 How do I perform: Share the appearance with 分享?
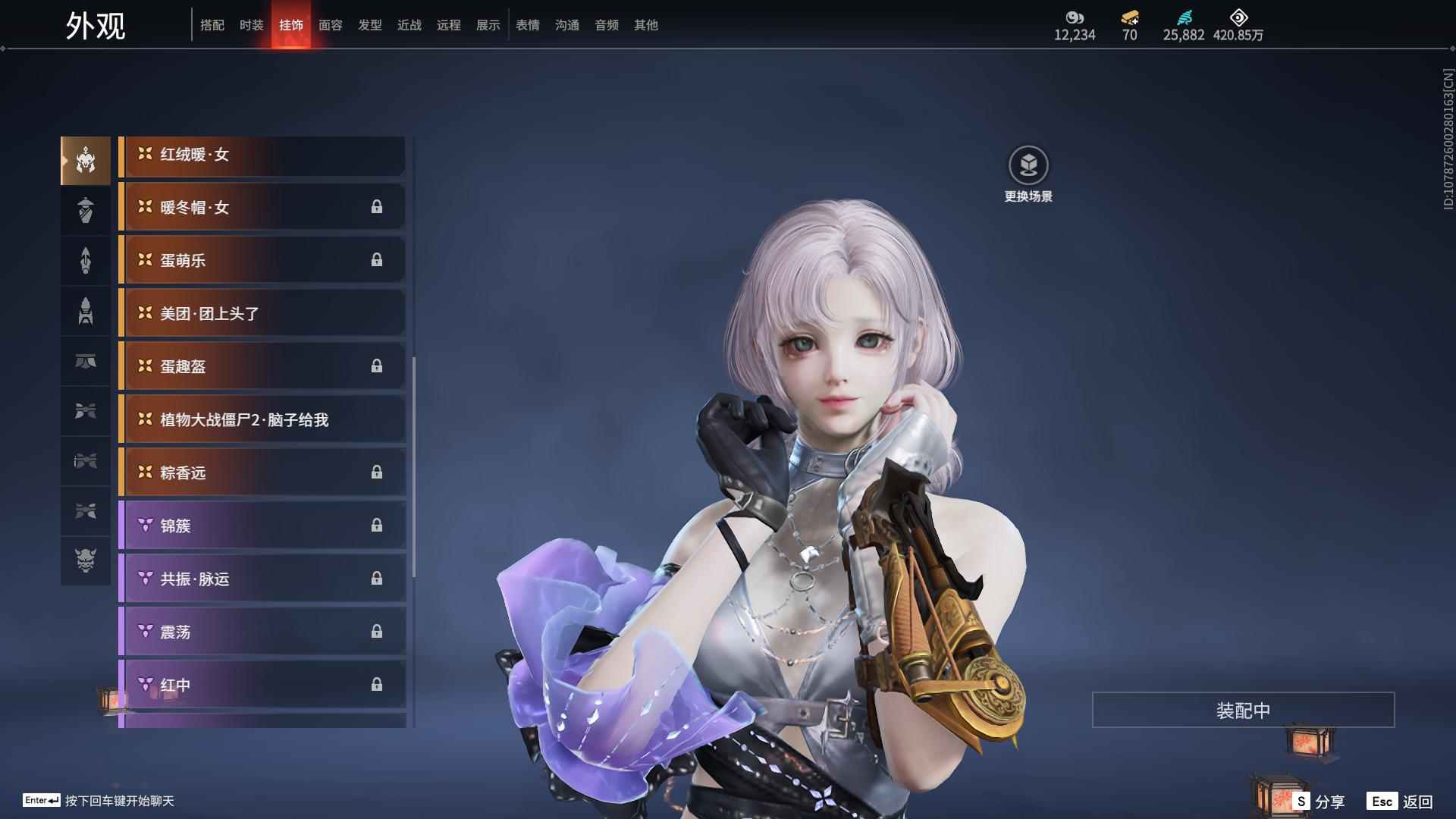tap(1319, 801)
